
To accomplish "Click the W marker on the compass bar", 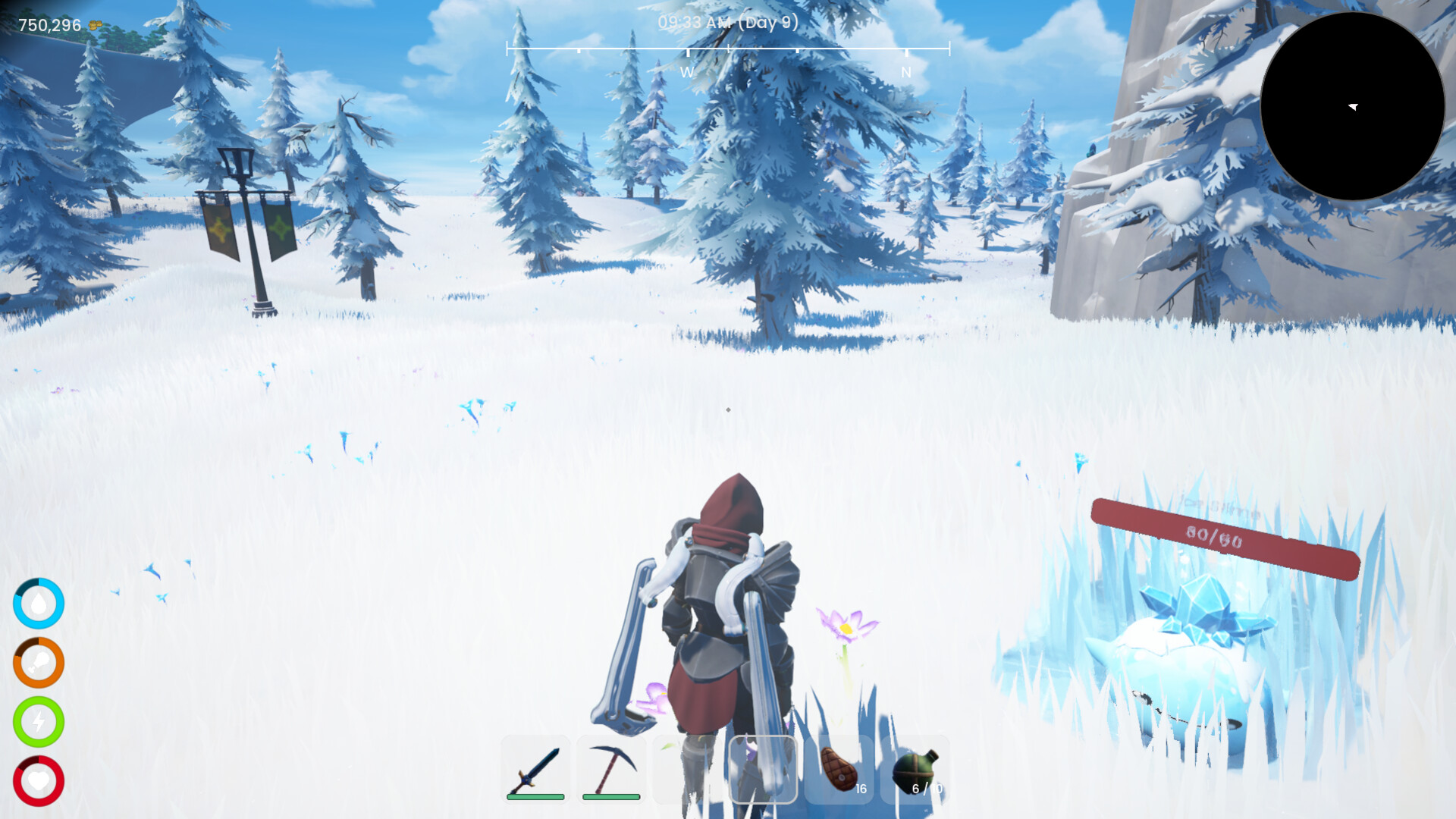I will tap(687, 73).
